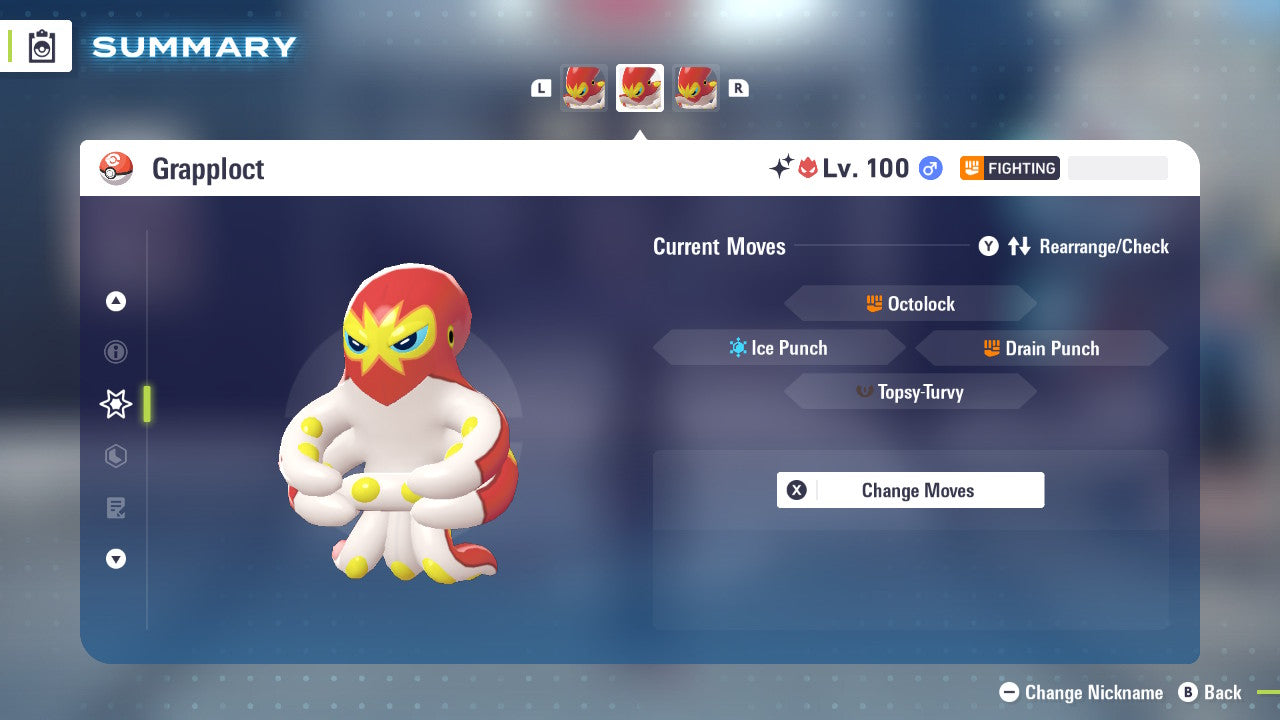This screenshot has height=720, width=1280.
Task: Select the Octolock move
Action: (x=910, y=304)
